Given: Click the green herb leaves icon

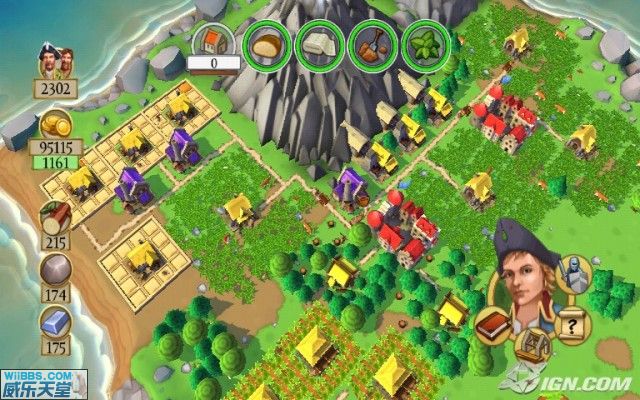Looking at the screenshot, I should (x=426, y=45).
